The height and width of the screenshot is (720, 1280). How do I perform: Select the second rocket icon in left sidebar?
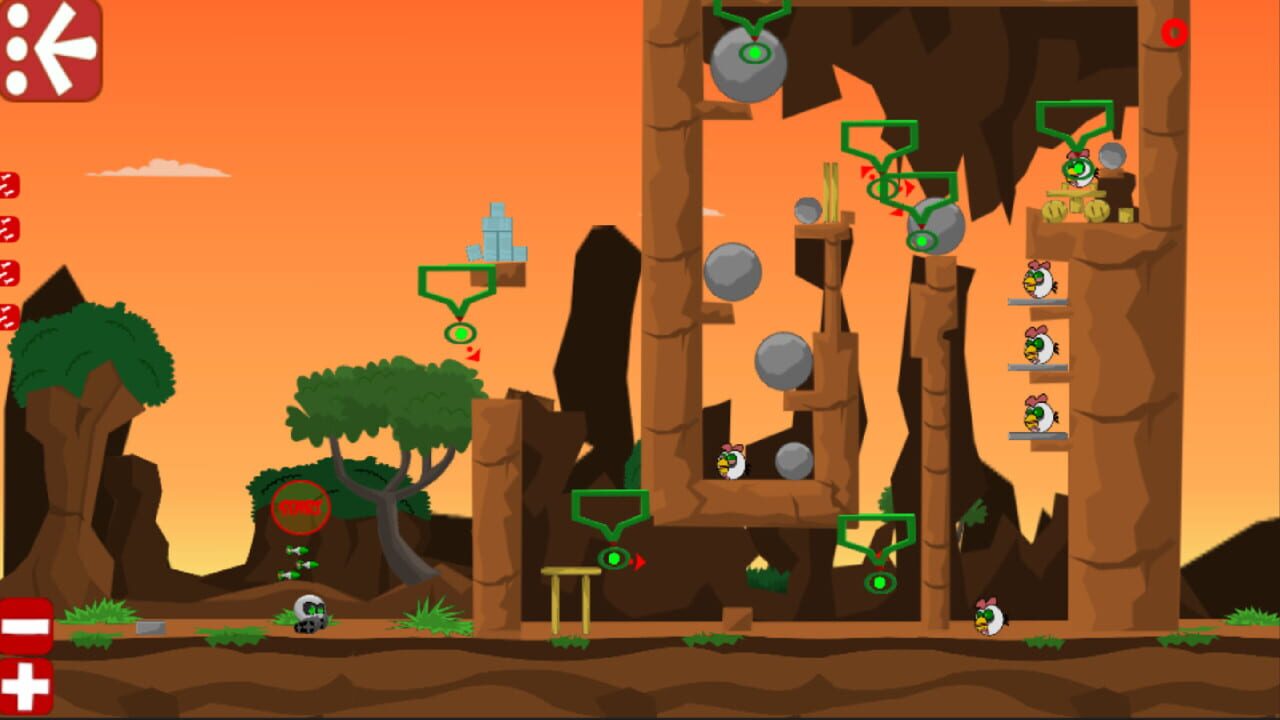10,228
